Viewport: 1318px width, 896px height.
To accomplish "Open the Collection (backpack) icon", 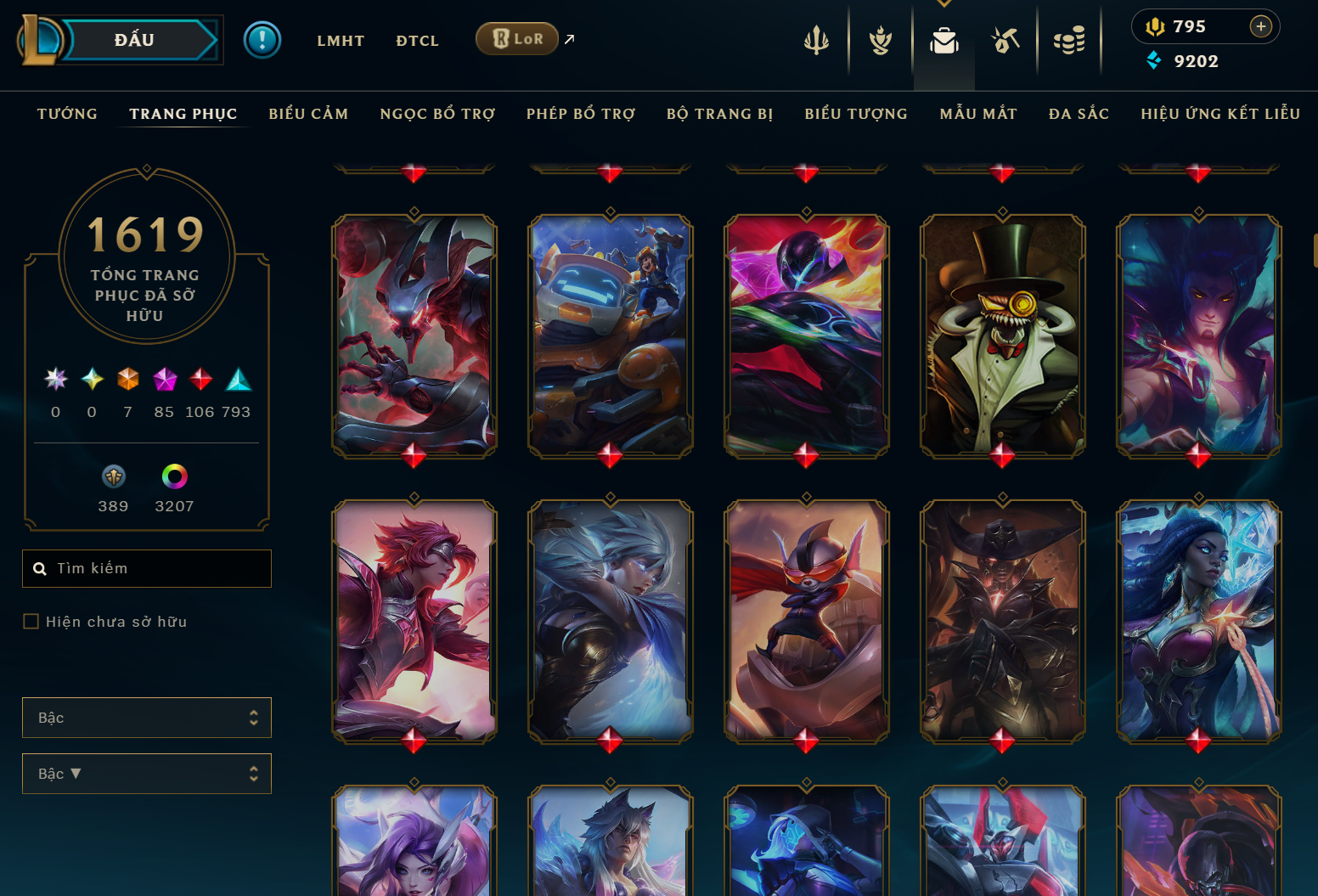I will click(943, 38).
